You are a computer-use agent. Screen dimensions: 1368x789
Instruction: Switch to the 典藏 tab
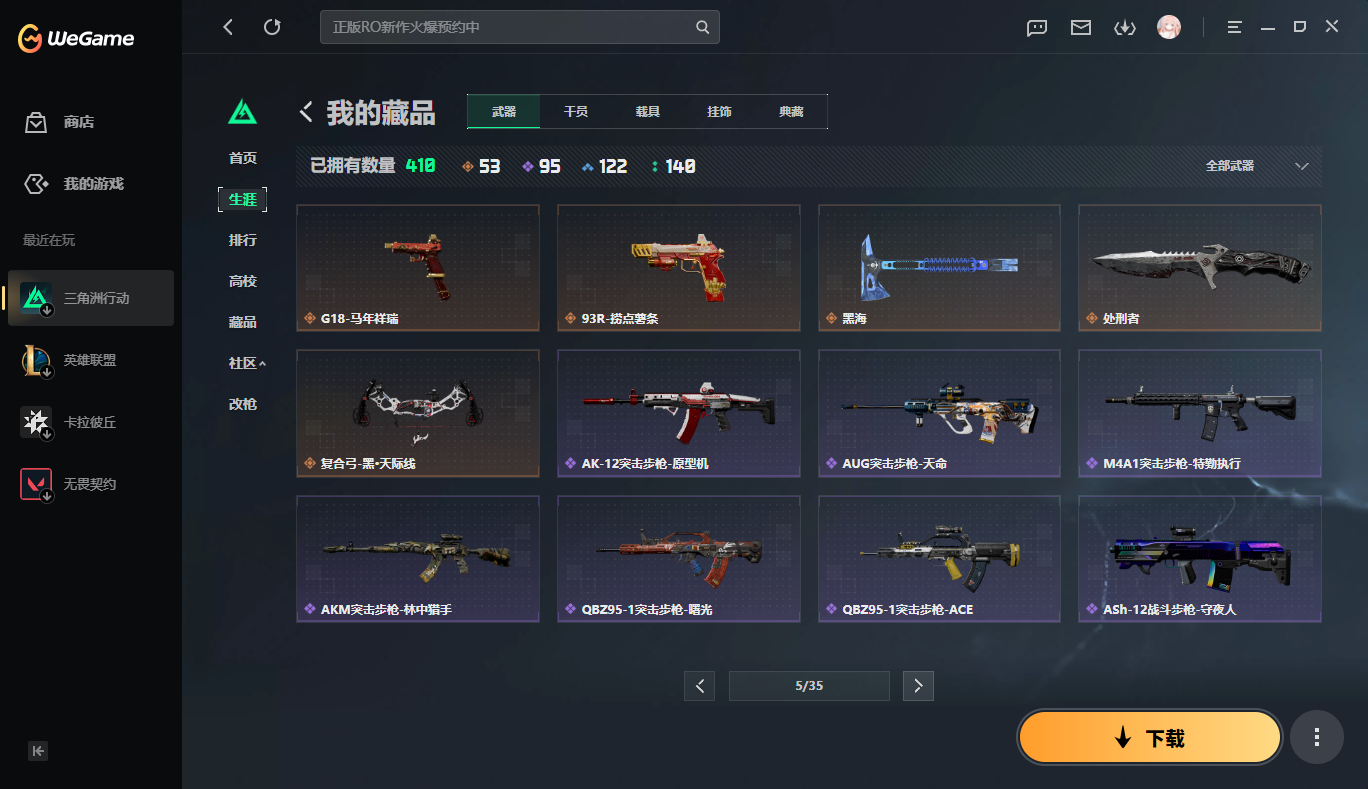pyautogui.click(x=791, y=111)
